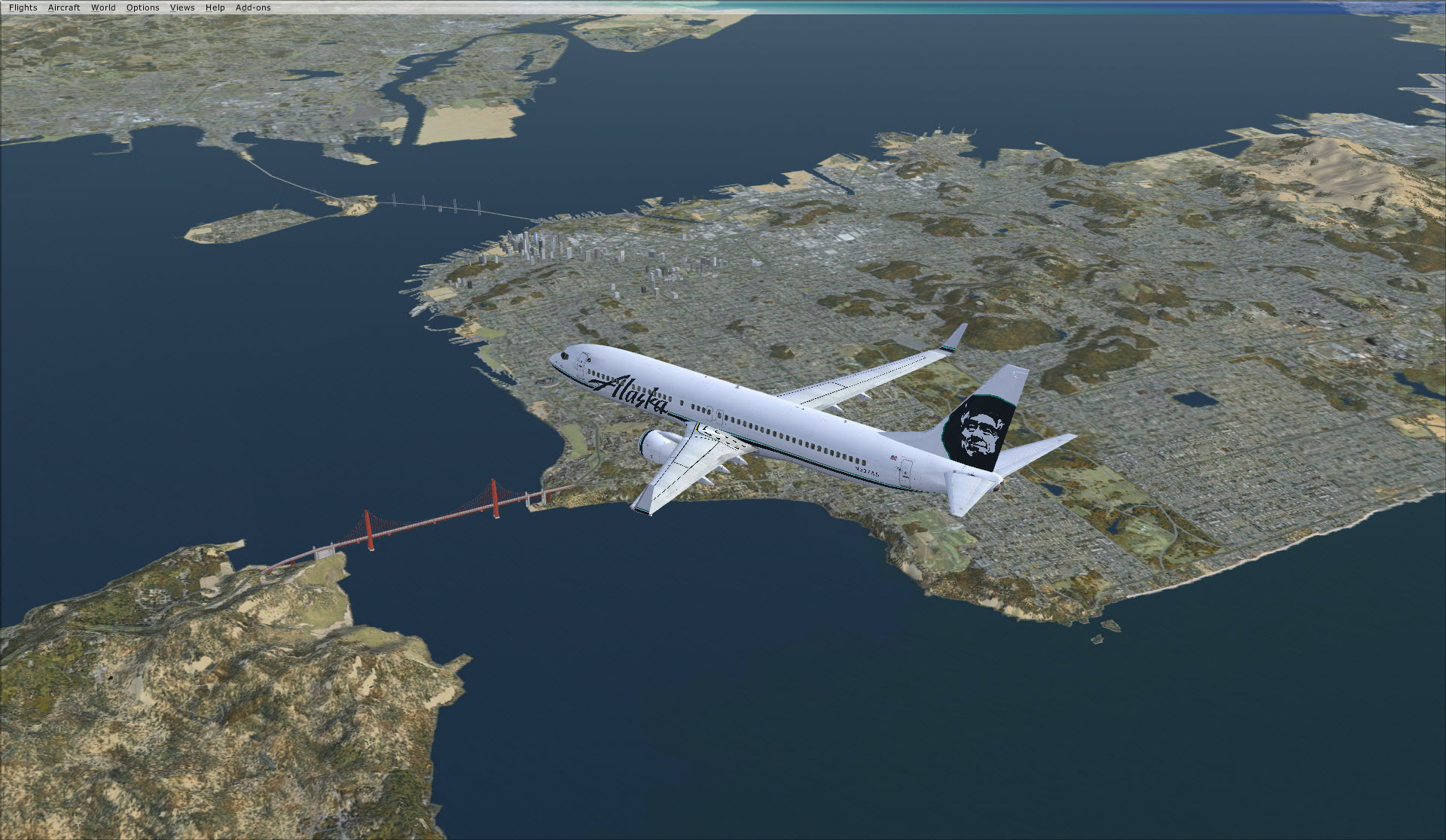
Task: Click the Help menu
Action: click(215, 8)
